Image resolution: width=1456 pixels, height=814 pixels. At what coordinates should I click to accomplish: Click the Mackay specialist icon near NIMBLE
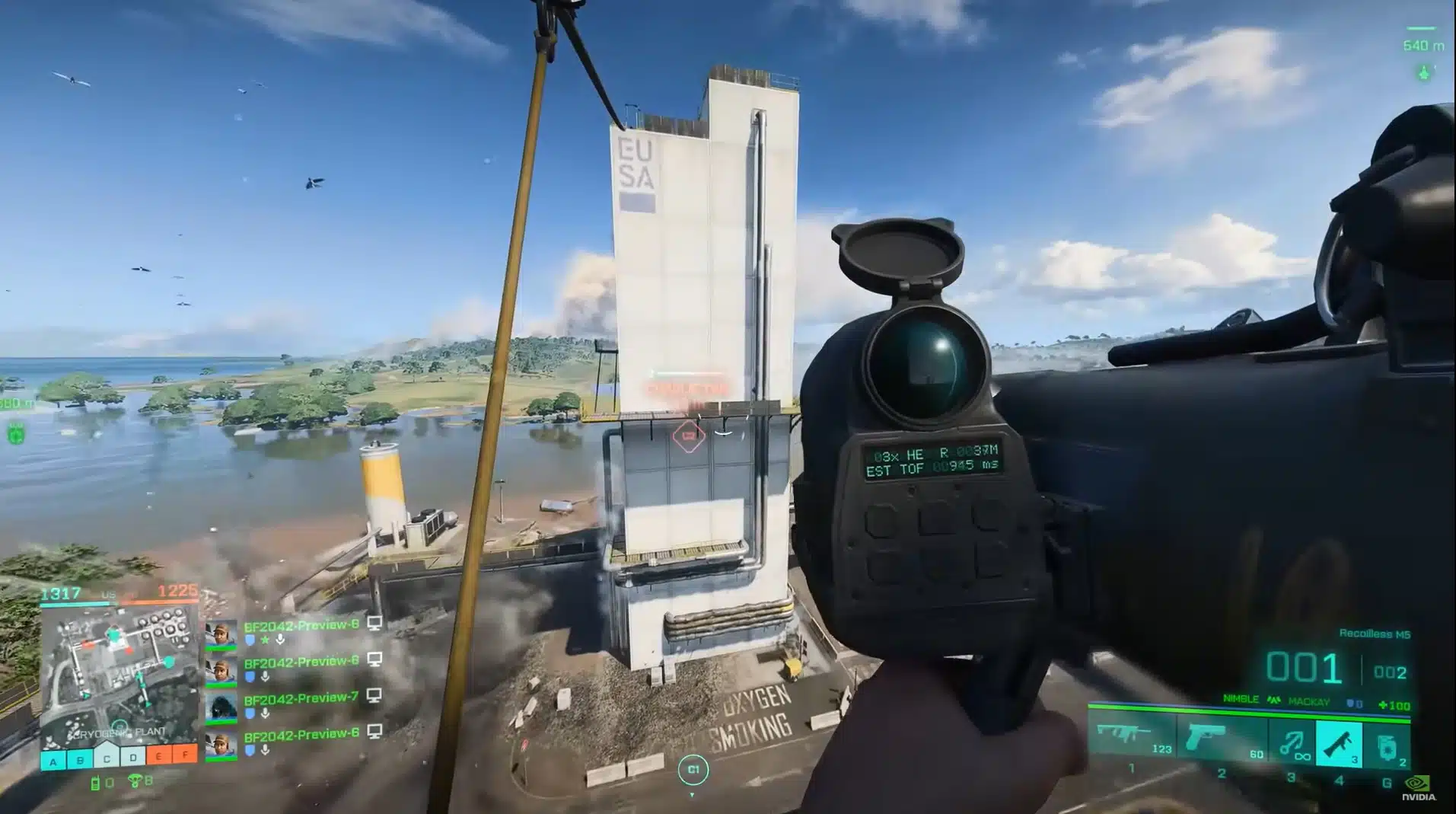[1273, 699]
